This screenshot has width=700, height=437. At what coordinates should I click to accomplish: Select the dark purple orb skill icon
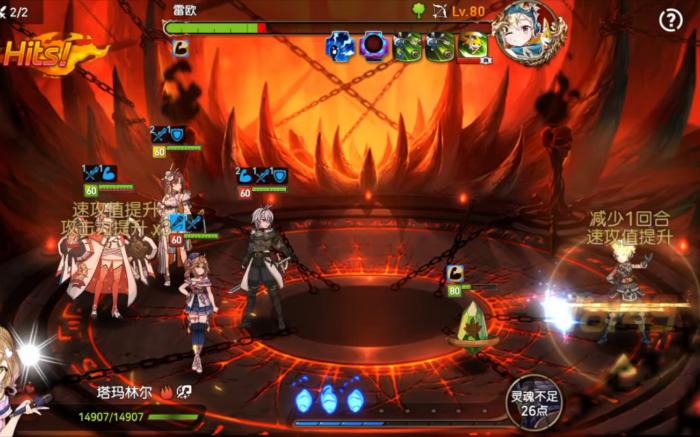tap(374, 46)
